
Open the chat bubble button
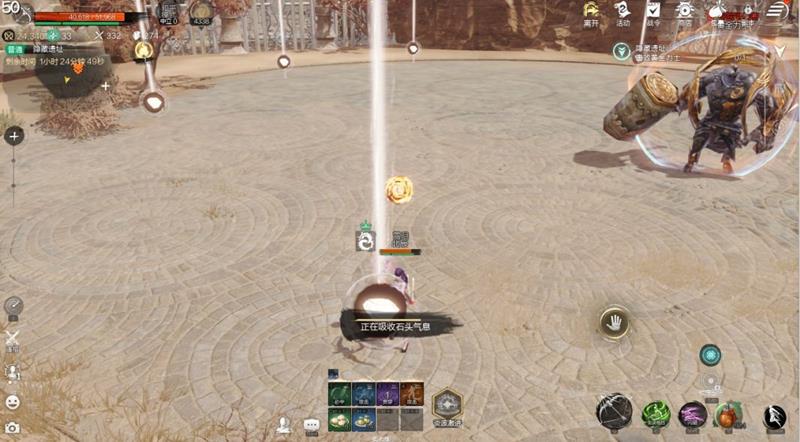[x=311, y=424]
